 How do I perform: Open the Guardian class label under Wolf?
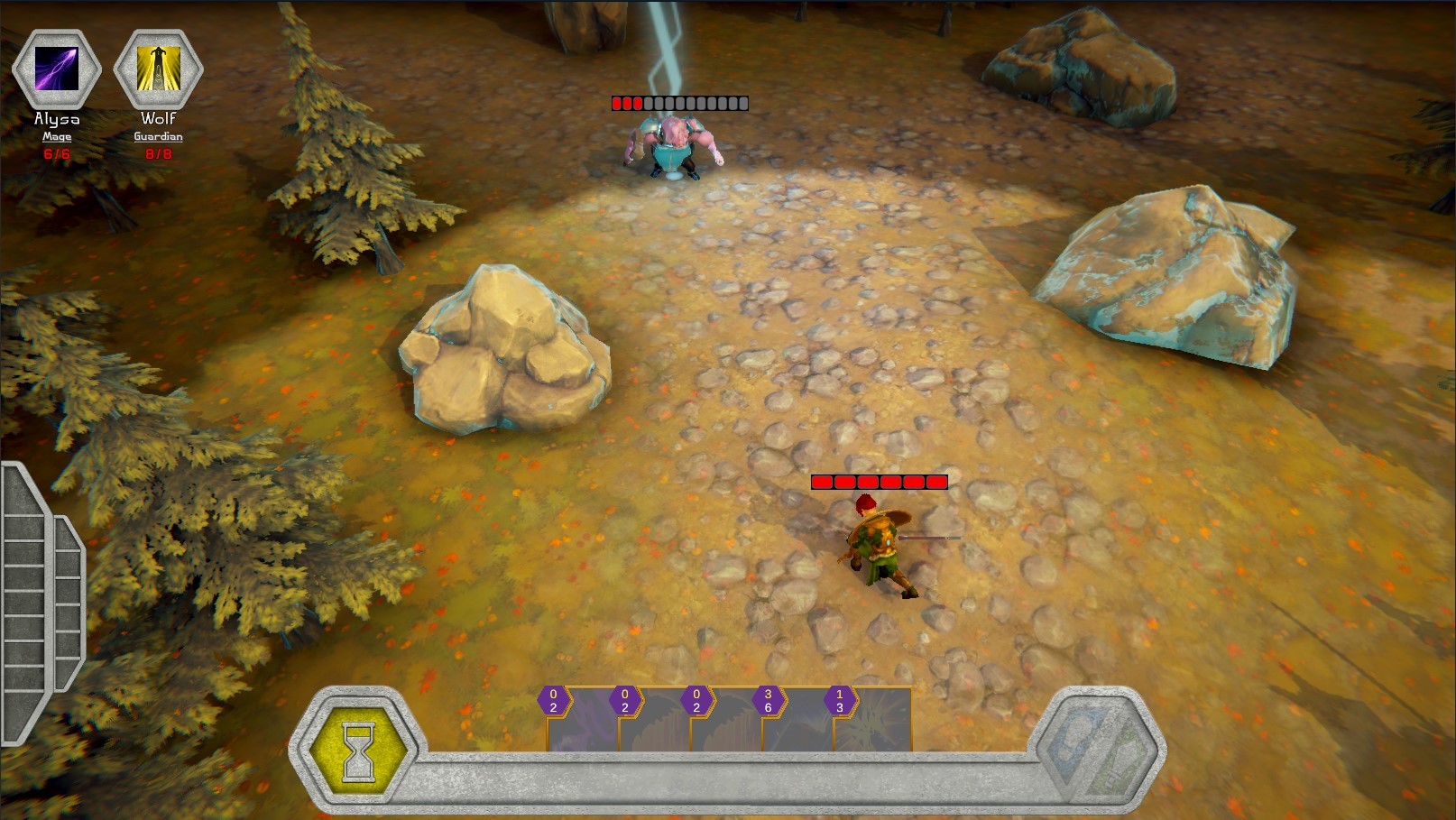click(x=158, y=135)
